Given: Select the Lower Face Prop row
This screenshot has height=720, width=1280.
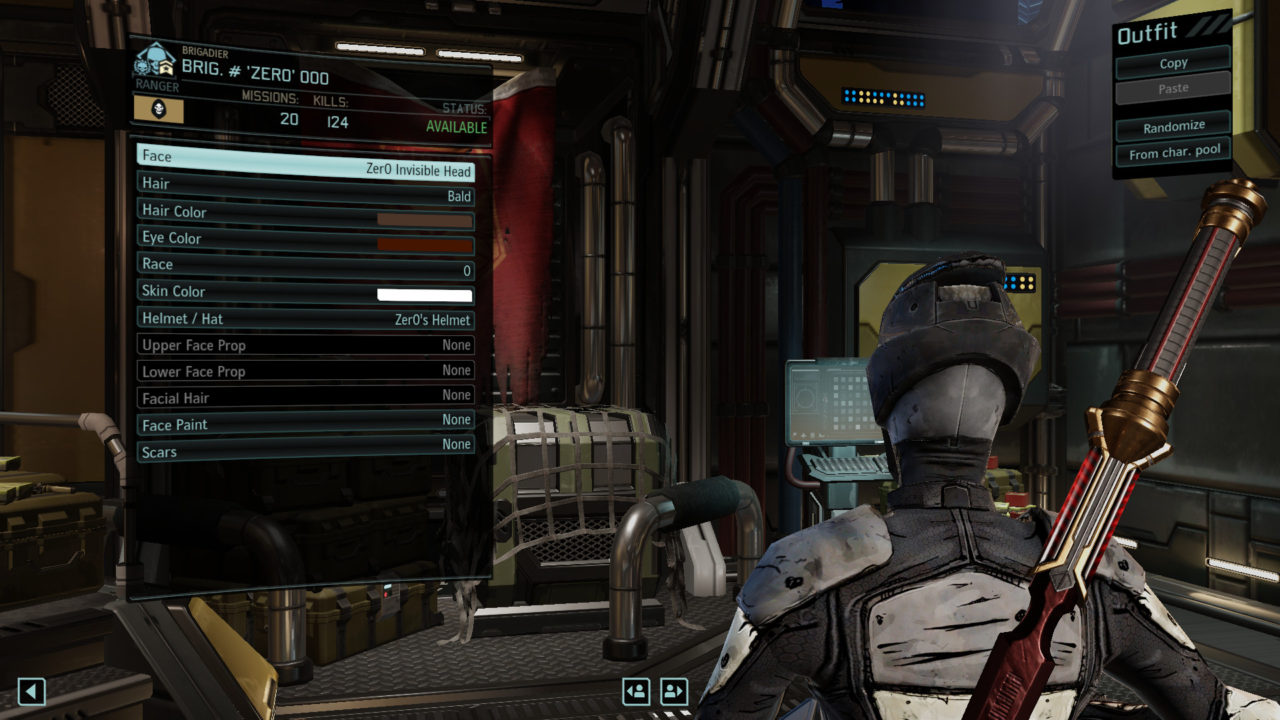Looking at the screenshot, I should pos(305,371).
